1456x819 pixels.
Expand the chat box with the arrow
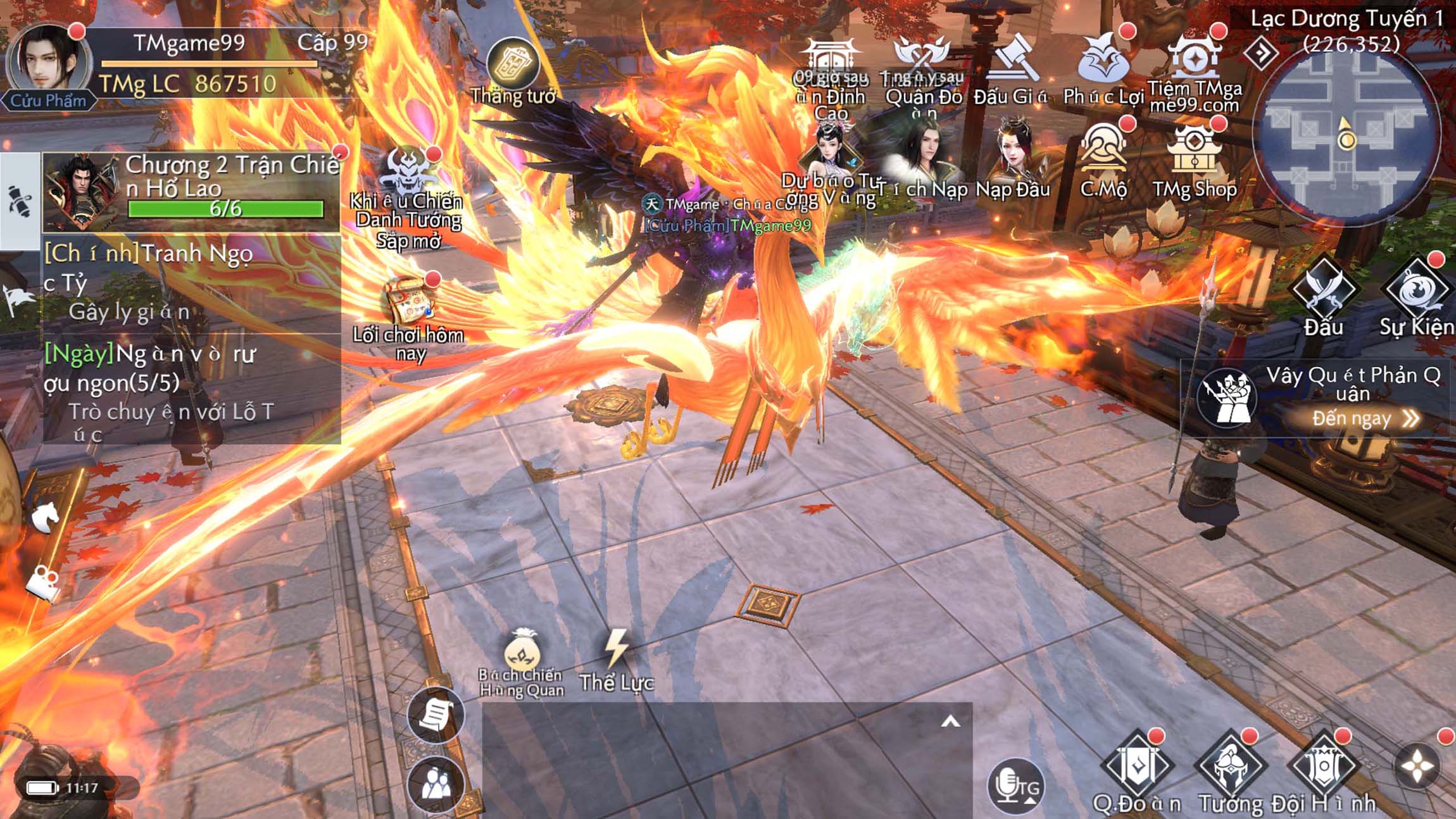tap(950, 722)
